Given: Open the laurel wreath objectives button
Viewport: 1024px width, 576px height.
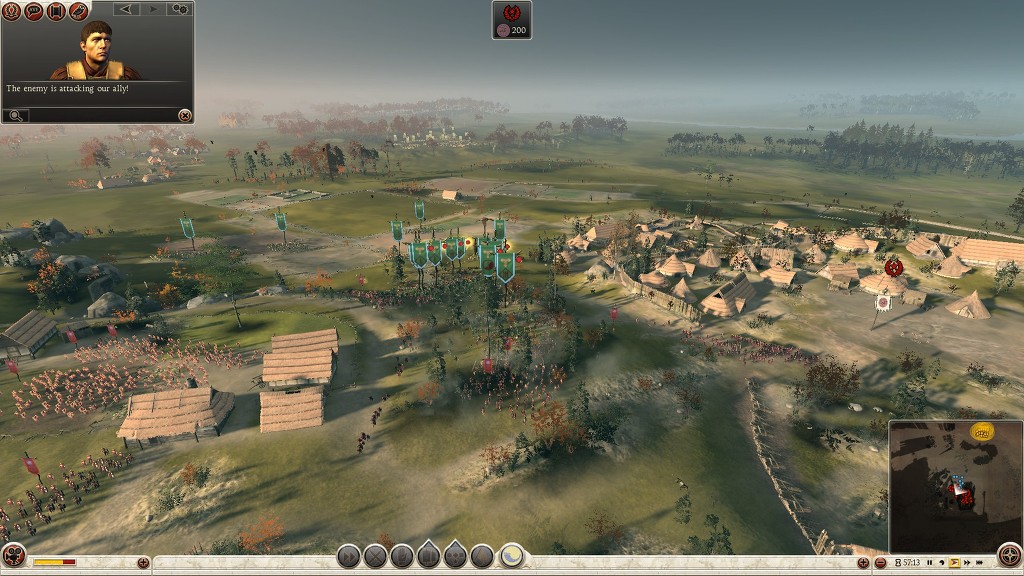Looking at the screenshot, I should pyautogui.click(x=12, y=11).
